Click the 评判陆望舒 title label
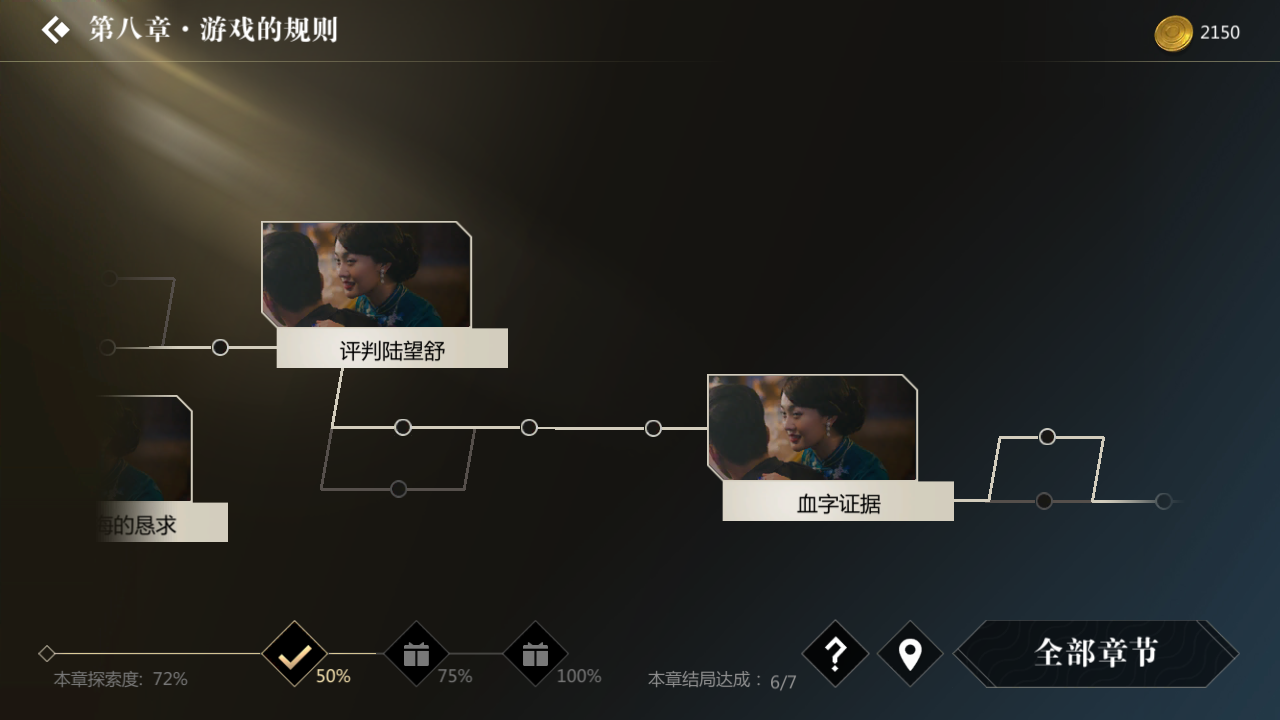This screenshot has width=1280, height=720. pyautogui.click(x=392, y=348)
